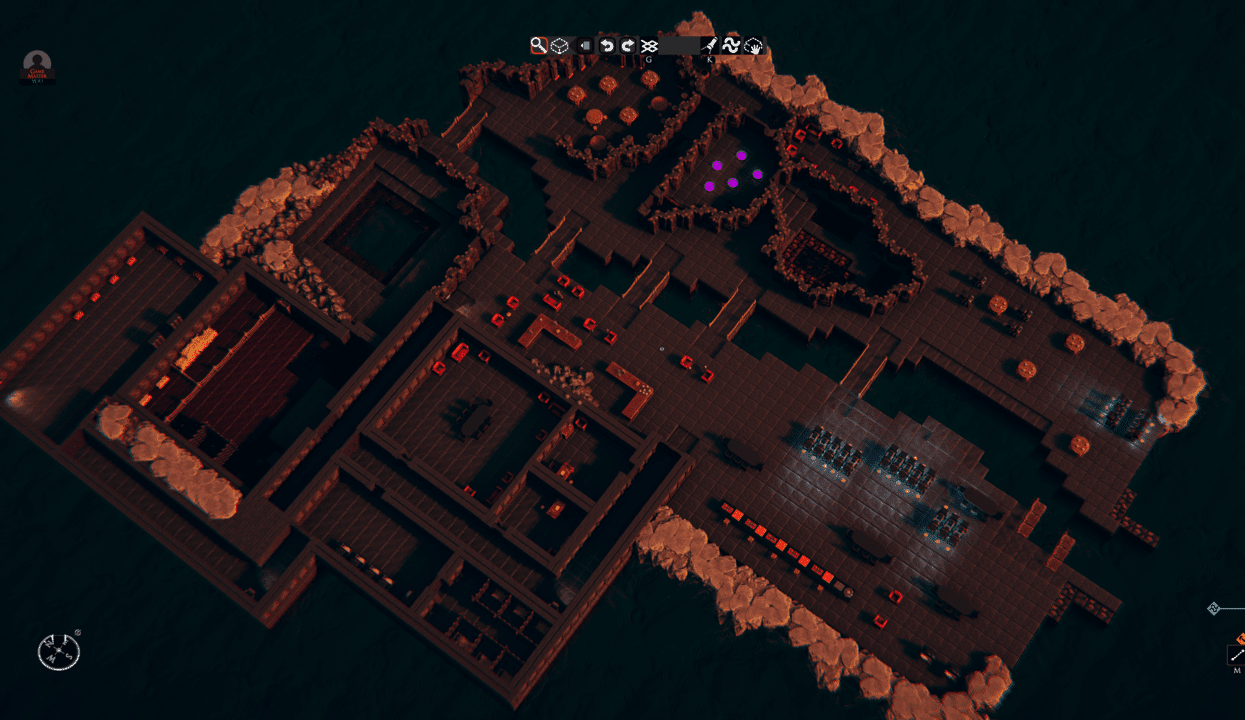The width and height of the screenshot is (1245, 720).
Task: Activate the dashed cube selection tool
Action: tap(560, 45)
